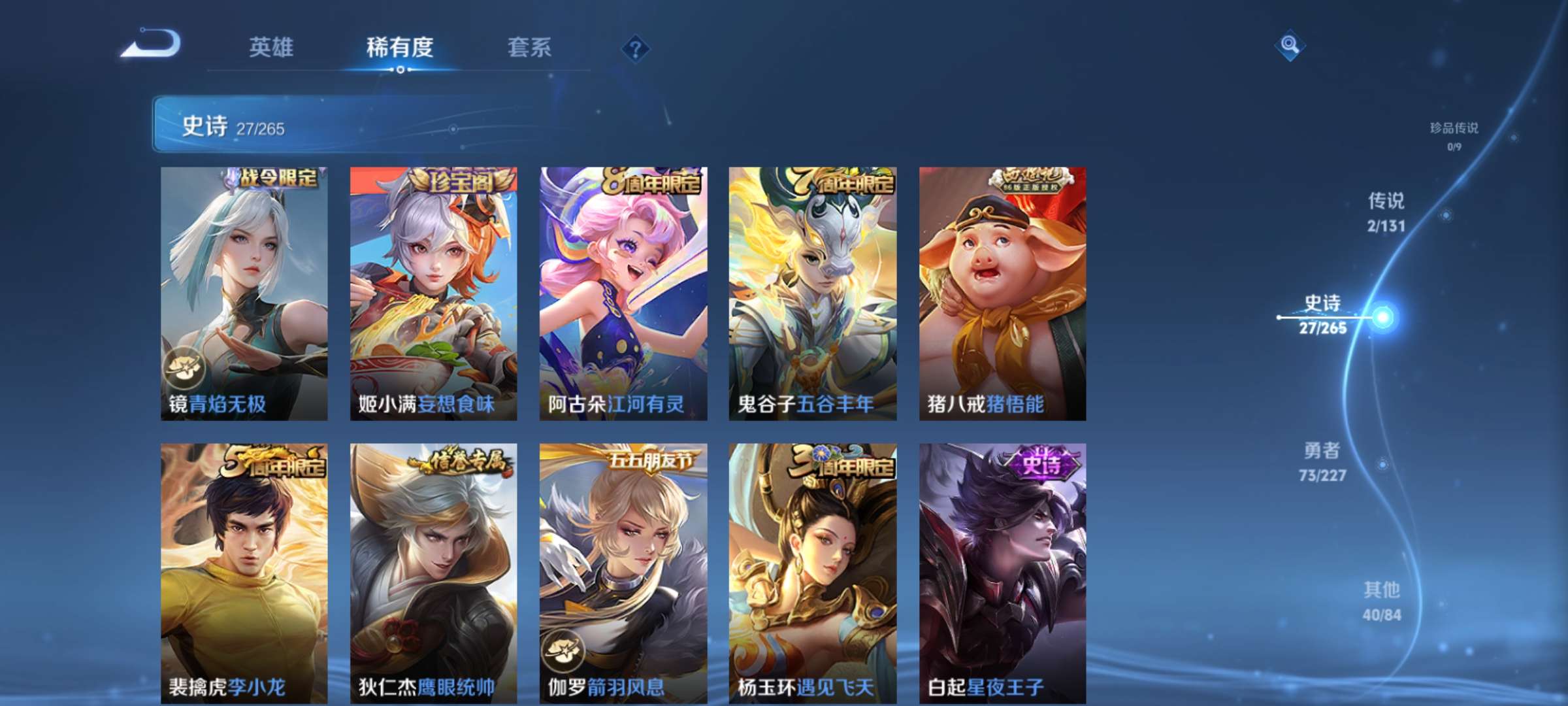Open the search magnifier icon at top right
Image resolution: width=1568 pixels, height=706 pixels.
(1289, 47)
